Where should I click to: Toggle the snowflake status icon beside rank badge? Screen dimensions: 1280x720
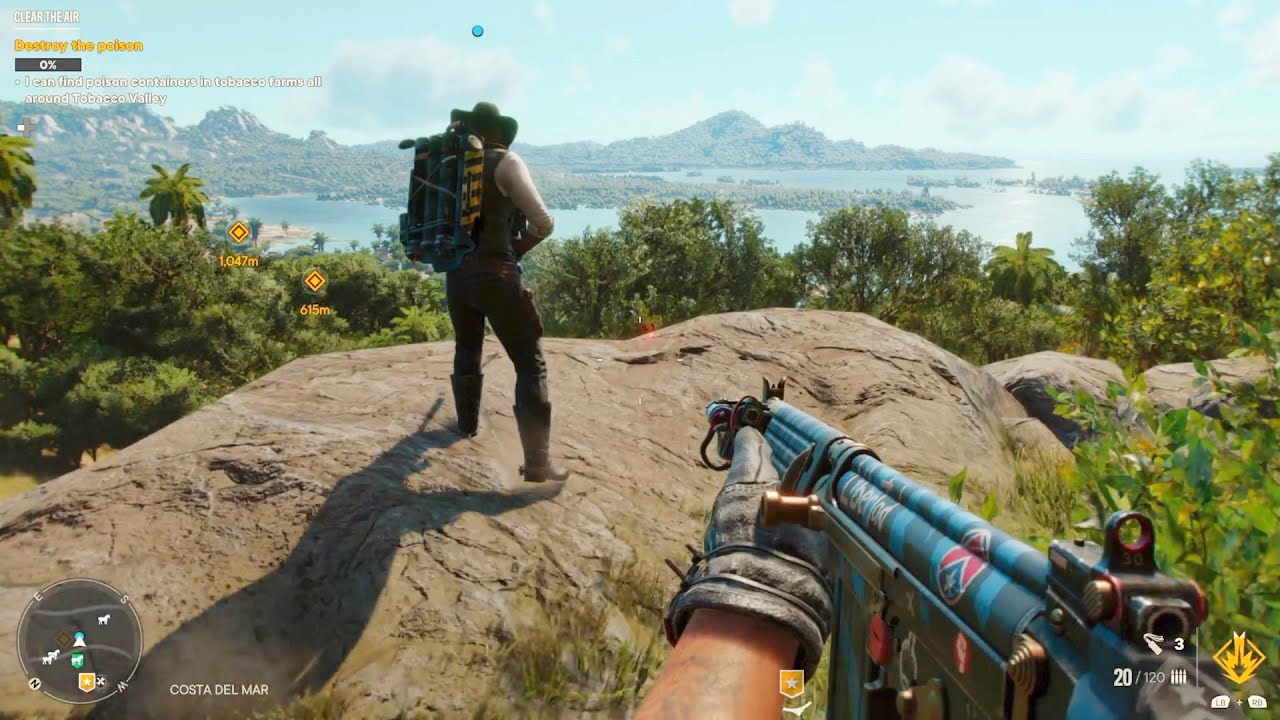pos(100,681)
